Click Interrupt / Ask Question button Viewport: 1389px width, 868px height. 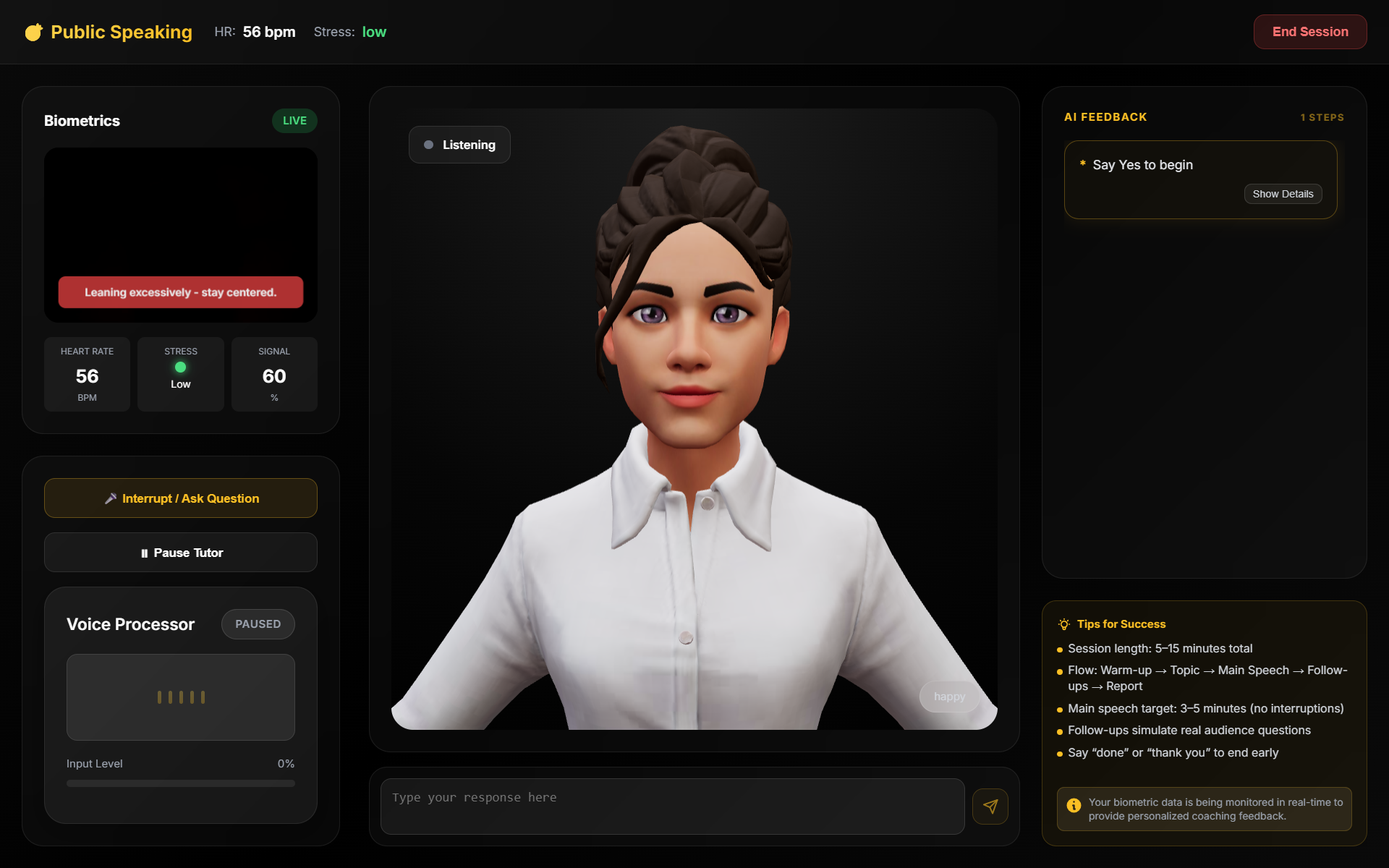point(181,498)
